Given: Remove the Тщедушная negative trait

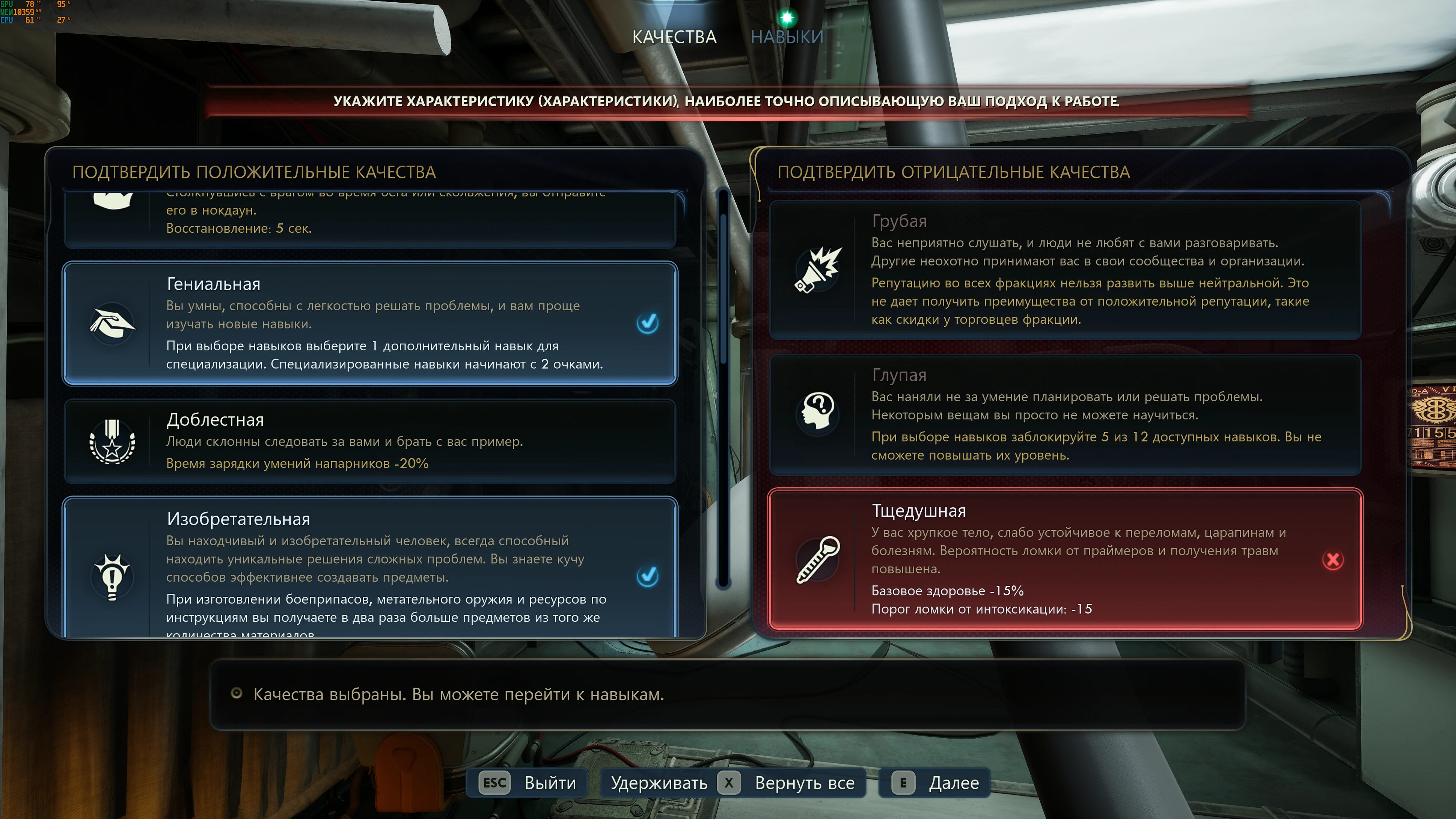Looking at the screenshot, I should (1065, 559).
